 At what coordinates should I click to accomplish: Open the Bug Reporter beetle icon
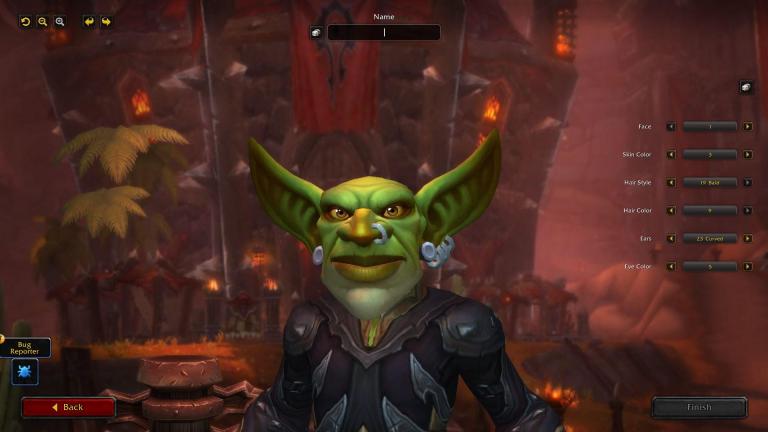pyautogui.click(x=24, y=372)
